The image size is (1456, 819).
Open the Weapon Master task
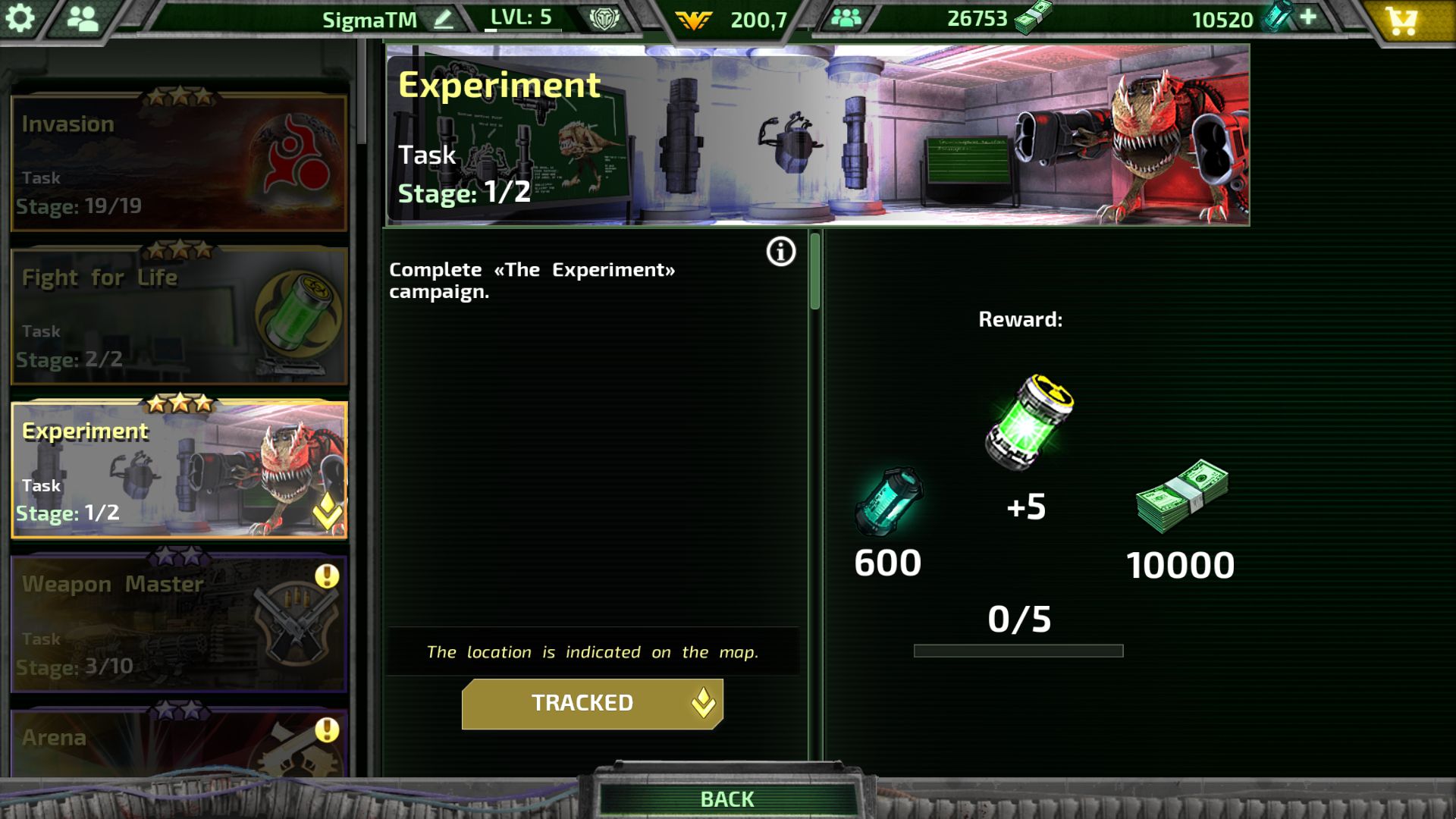click(x=179, y=624)
